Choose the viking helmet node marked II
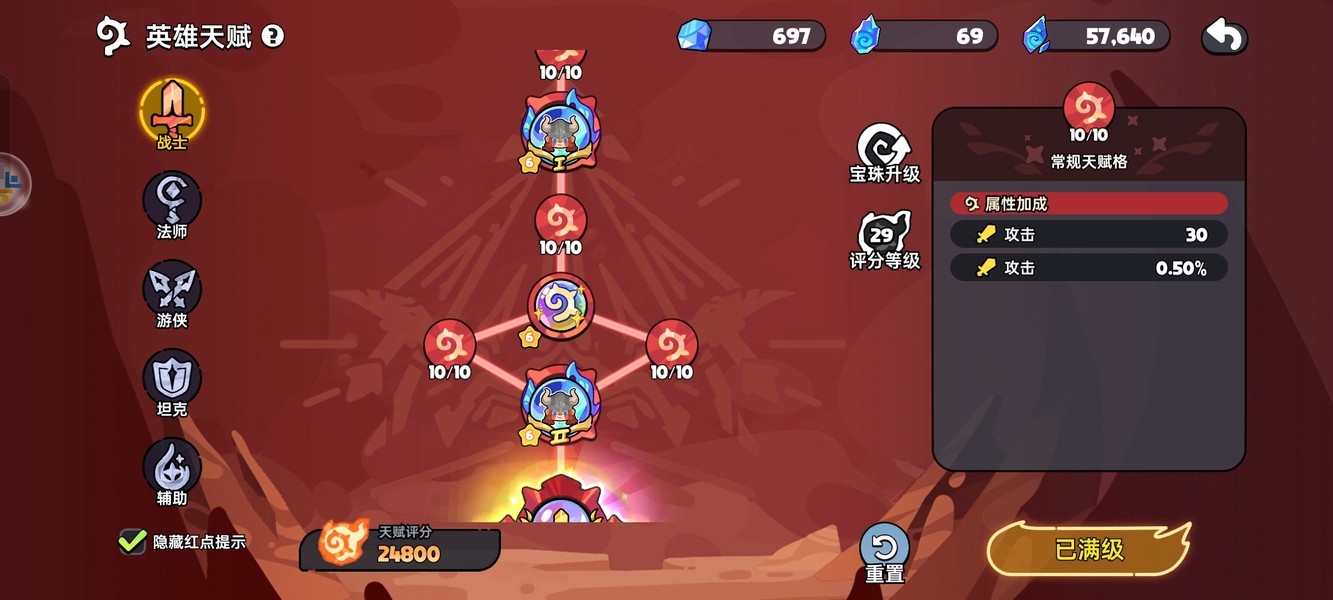This screenshot has width=1333, height=600. click(x=560, y=404)
